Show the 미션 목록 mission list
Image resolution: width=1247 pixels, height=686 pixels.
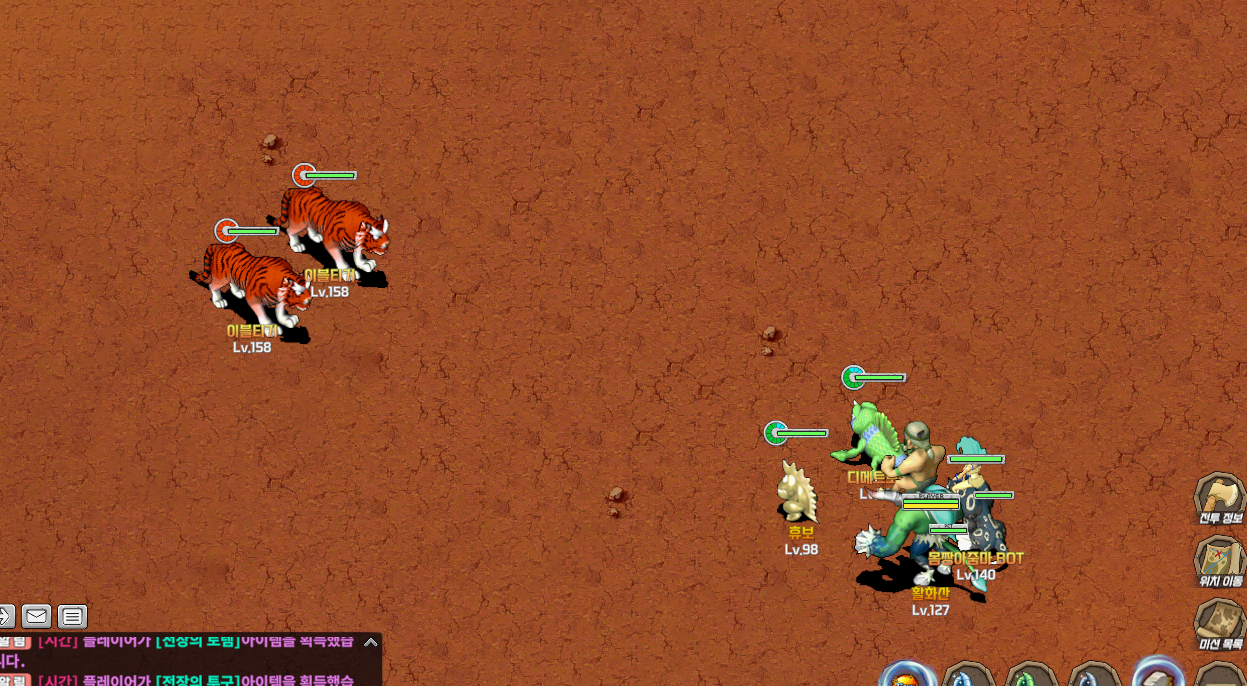click(1219, 622)
